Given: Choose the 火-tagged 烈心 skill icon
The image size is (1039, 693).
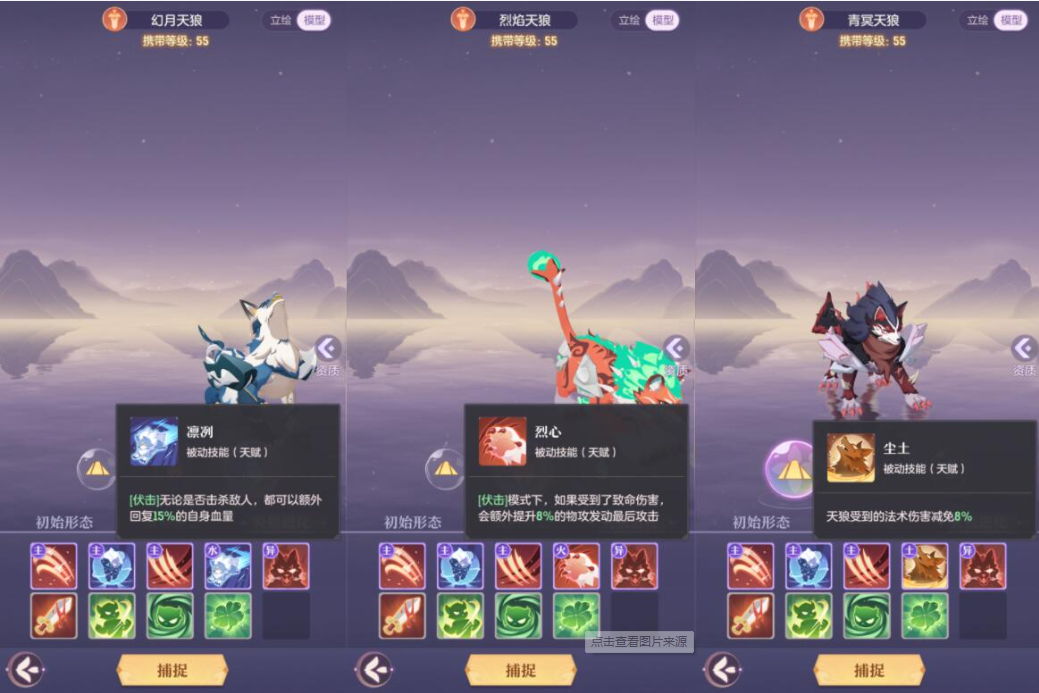Looking at the screenshot, I should [x=576, y=566].
